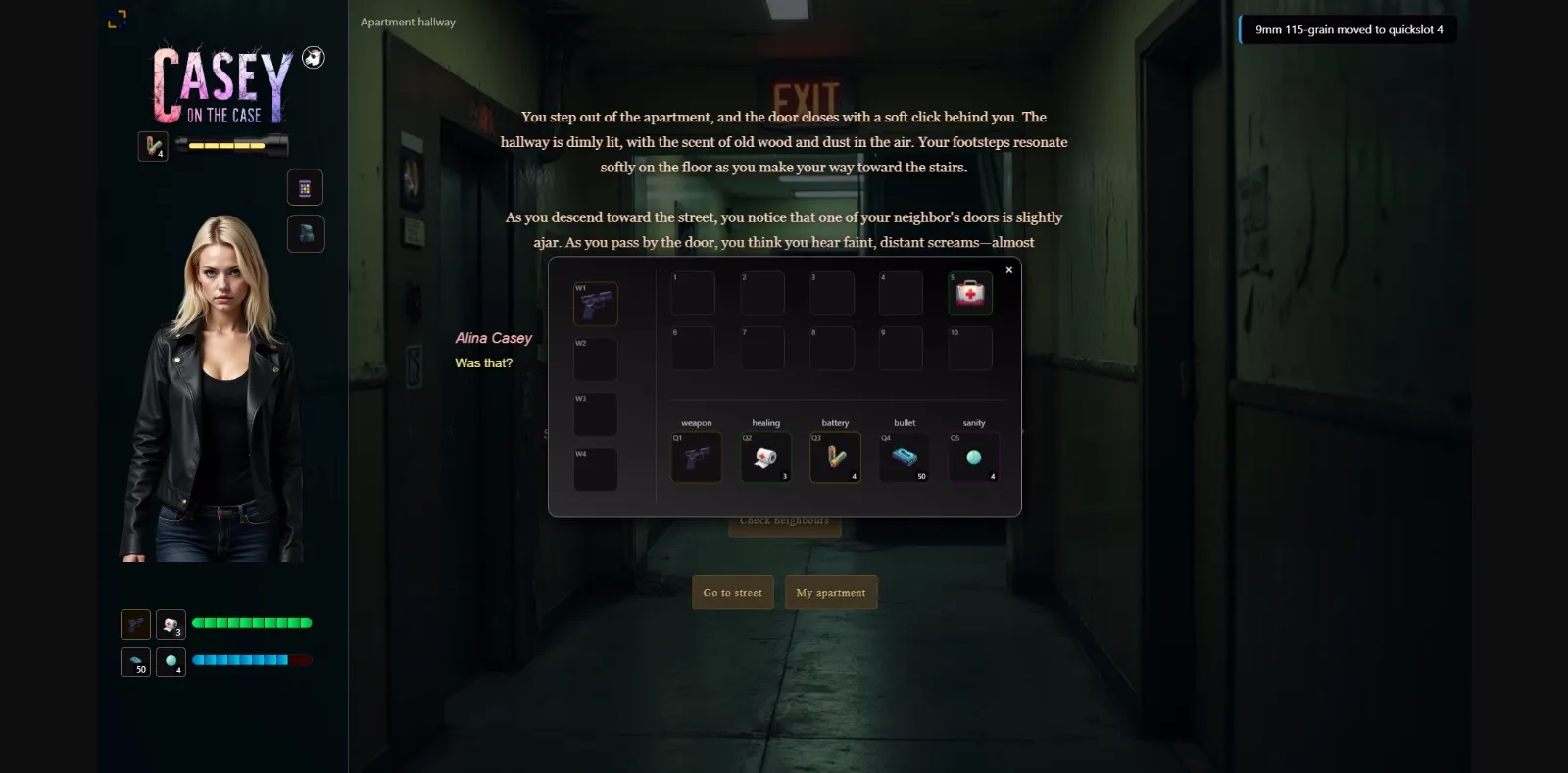Screen dimensions: 1568x773
Task: Select the battery icon next to the flashlight
Action: tap(152, 146)
